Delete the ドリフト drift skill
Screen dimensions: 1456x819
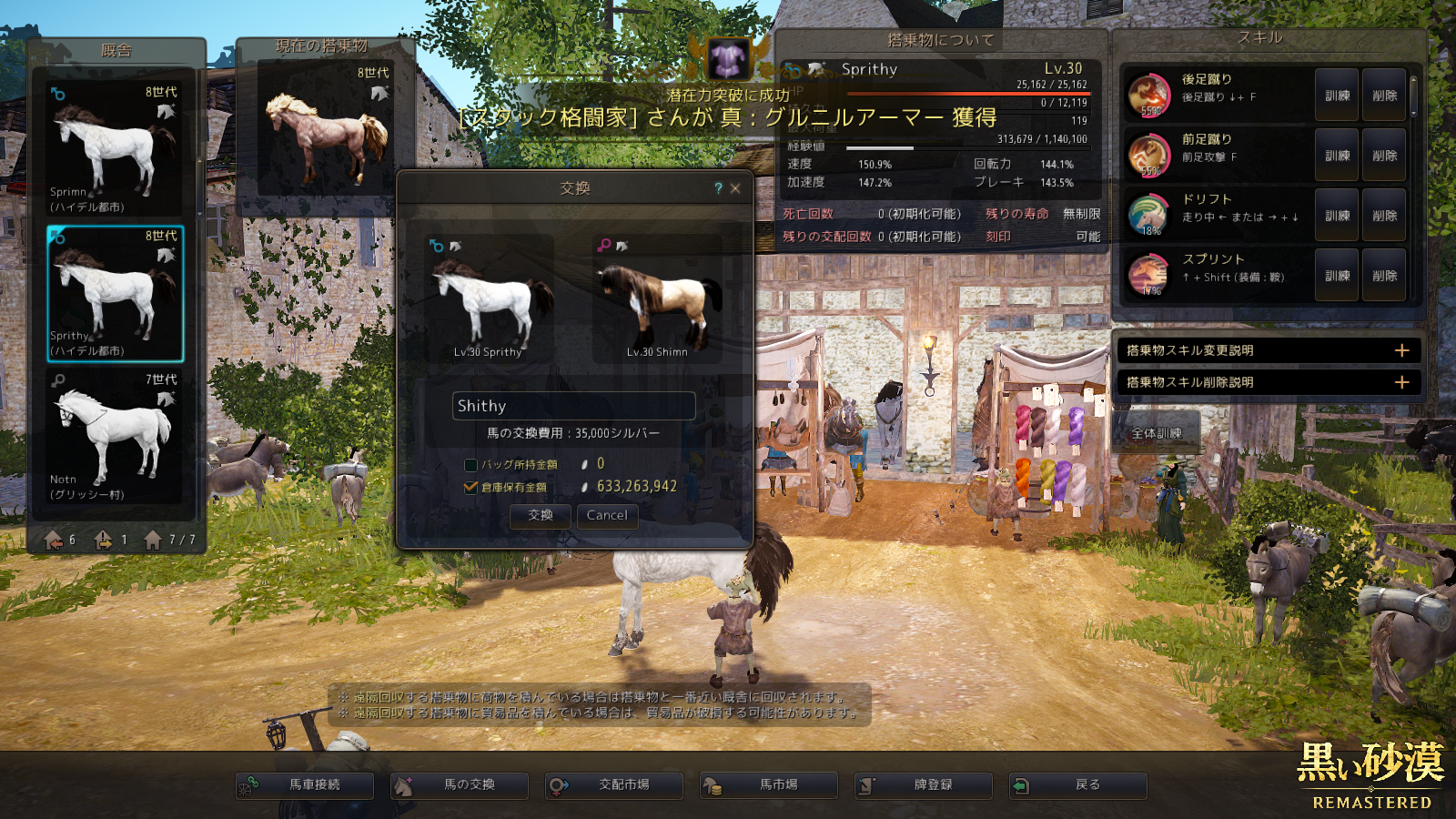[1384, 216]
